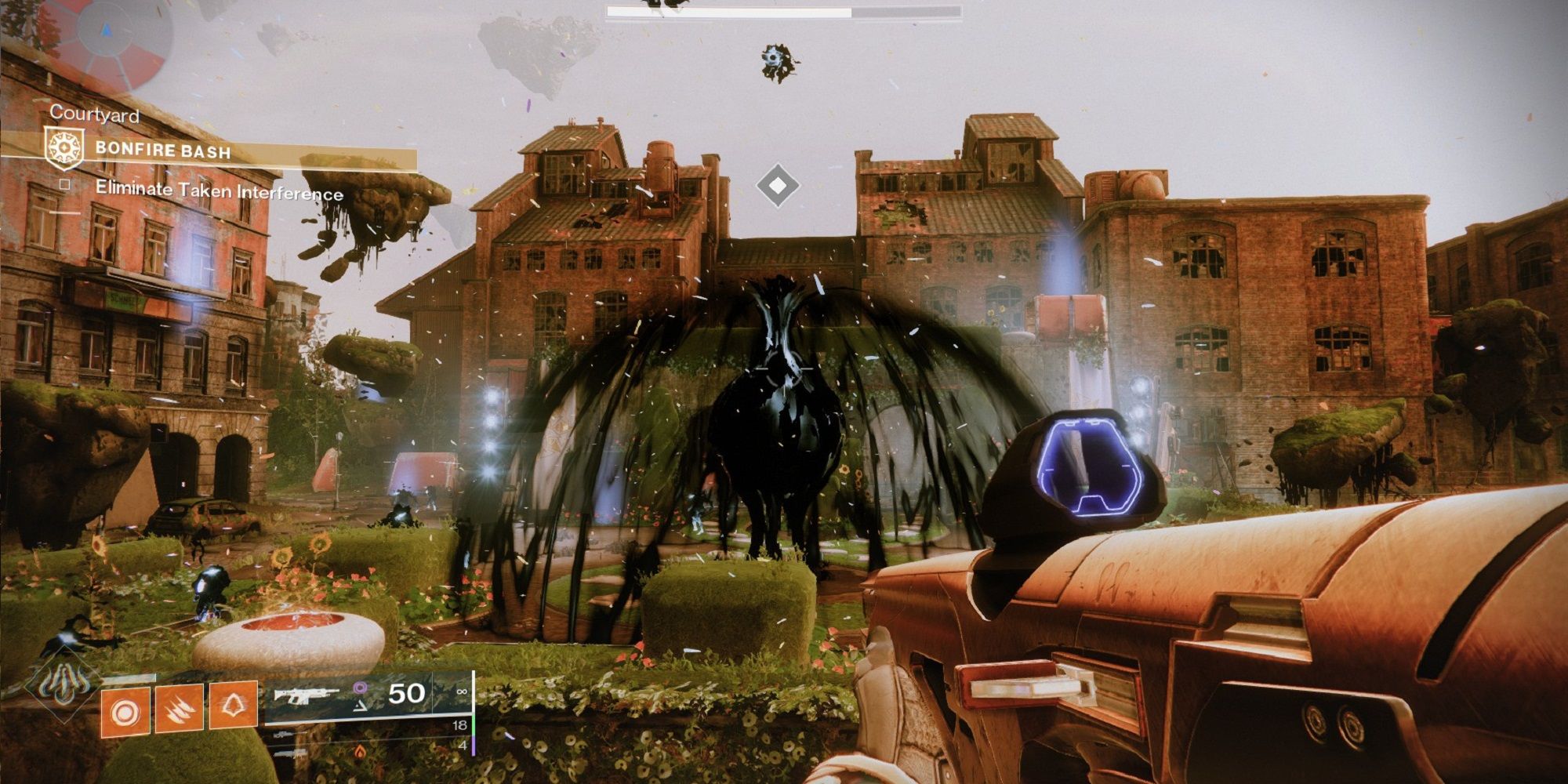
Task: Select the triangle ammo indicator beside the counter
Action: coord(360,706)
